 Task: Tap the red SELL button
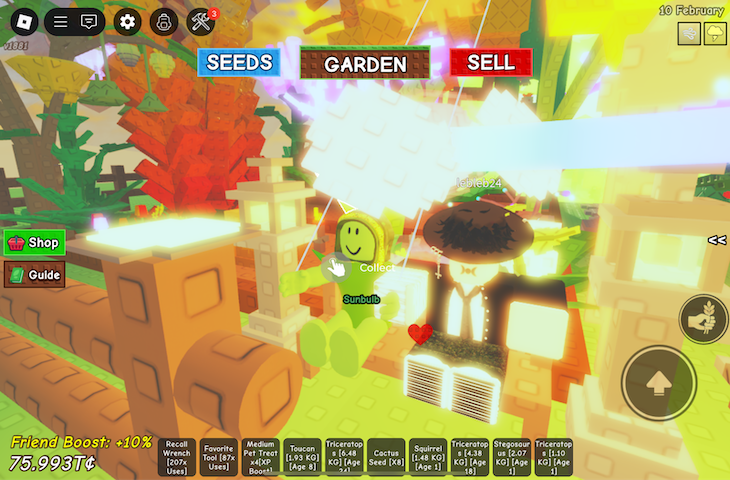pyautogui.click(x=490, y=62)
